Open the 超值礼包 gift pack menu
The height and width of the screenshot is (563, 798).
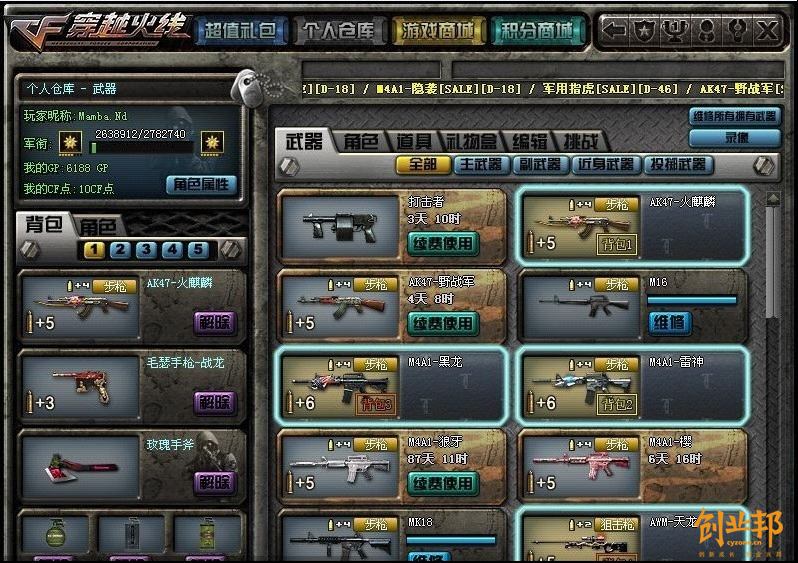coord(240,31)
